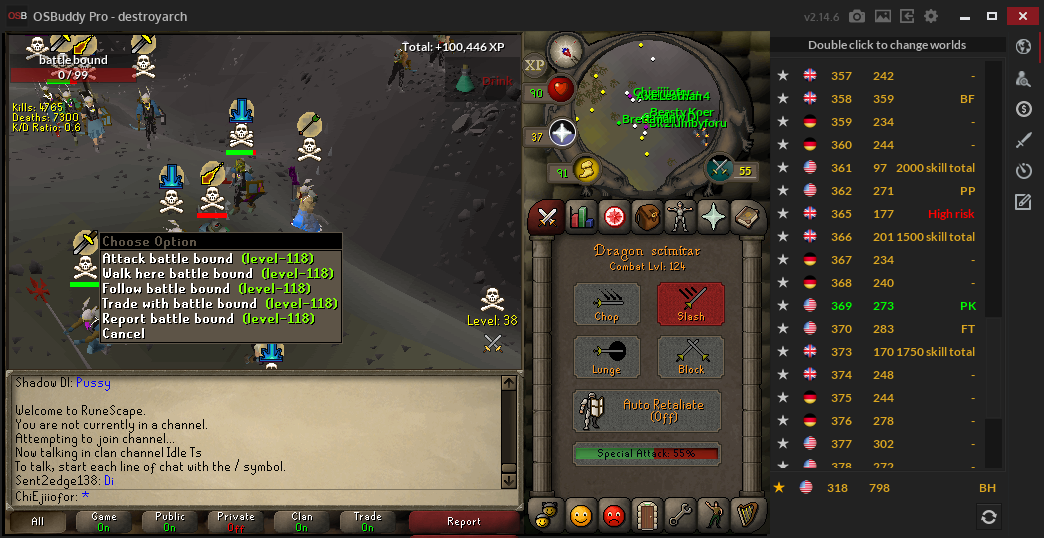Open the spellbook tab
1044x538 pixels.
coord(745,216)
